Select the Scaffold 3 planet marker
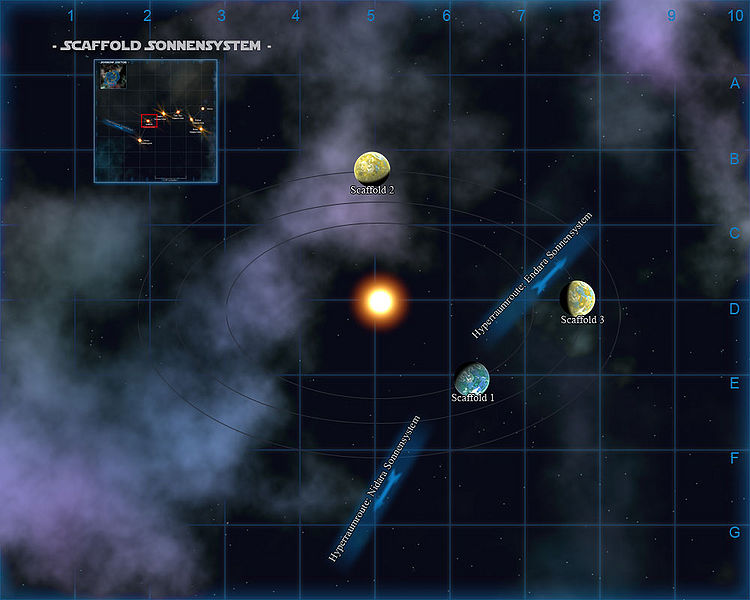 pos(579,297)
